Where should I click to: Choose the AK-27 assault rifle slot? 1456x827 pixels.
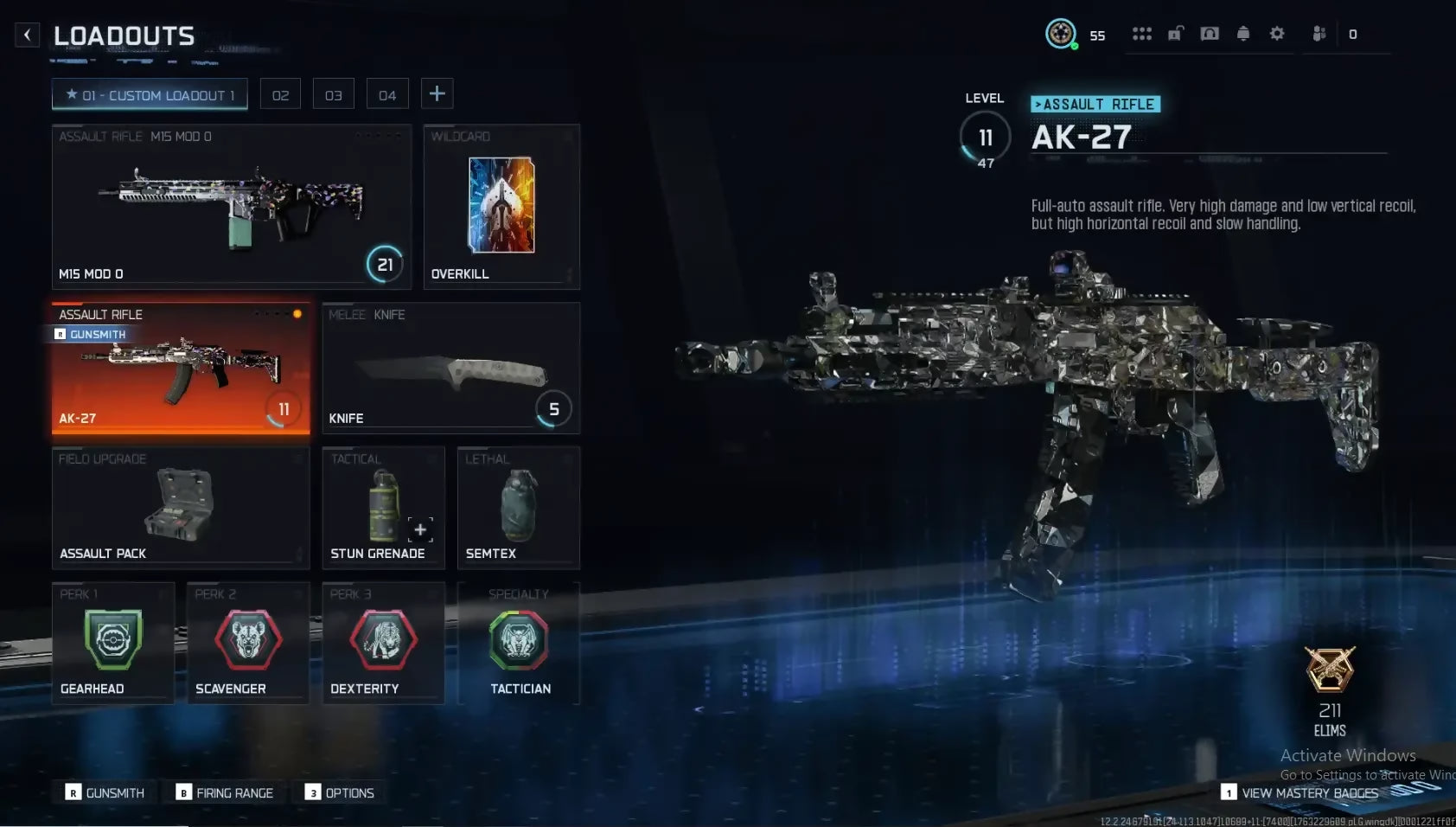pos(181,368)
